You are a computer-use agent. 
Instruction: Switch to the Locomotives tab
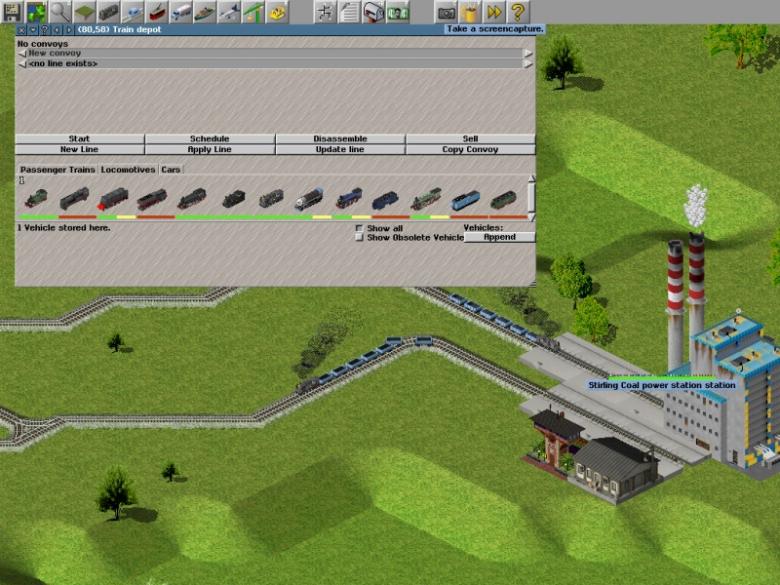click(x=128, y=170)
